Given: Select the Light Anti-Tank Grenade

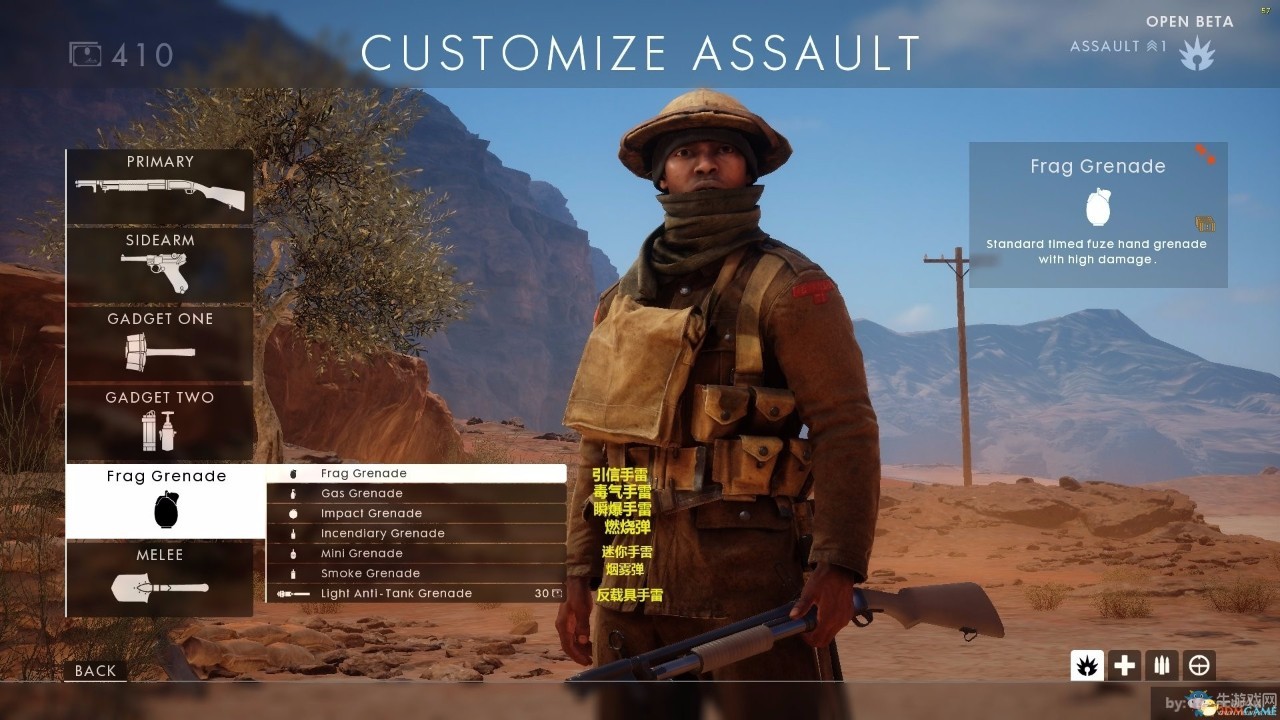Looking at the screenshot, I should pyautogui.click(x=416, y=593).
